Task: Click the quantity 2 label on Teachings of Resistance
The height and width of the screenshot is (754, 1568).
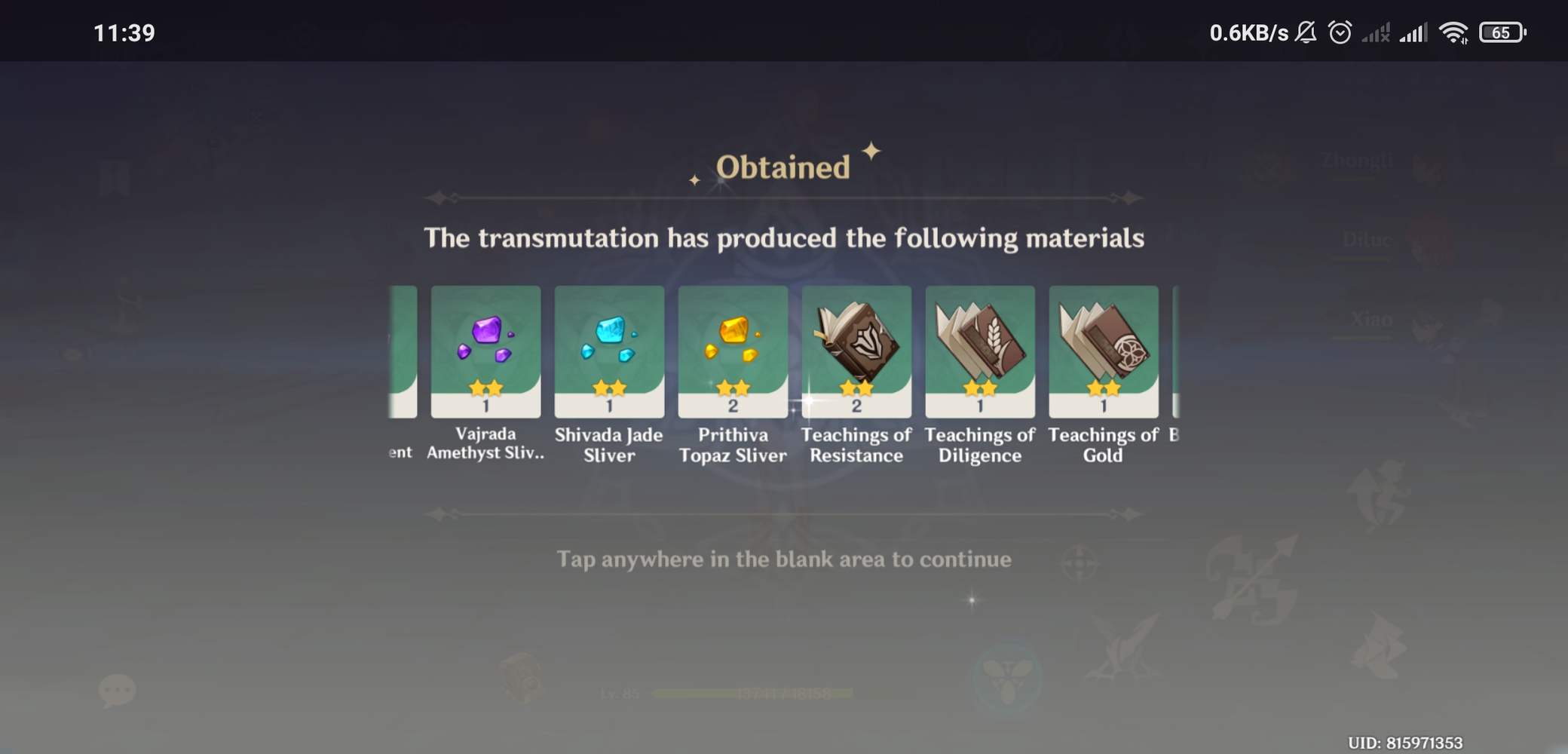Action: pyautogui.click(x=856, y=407)
